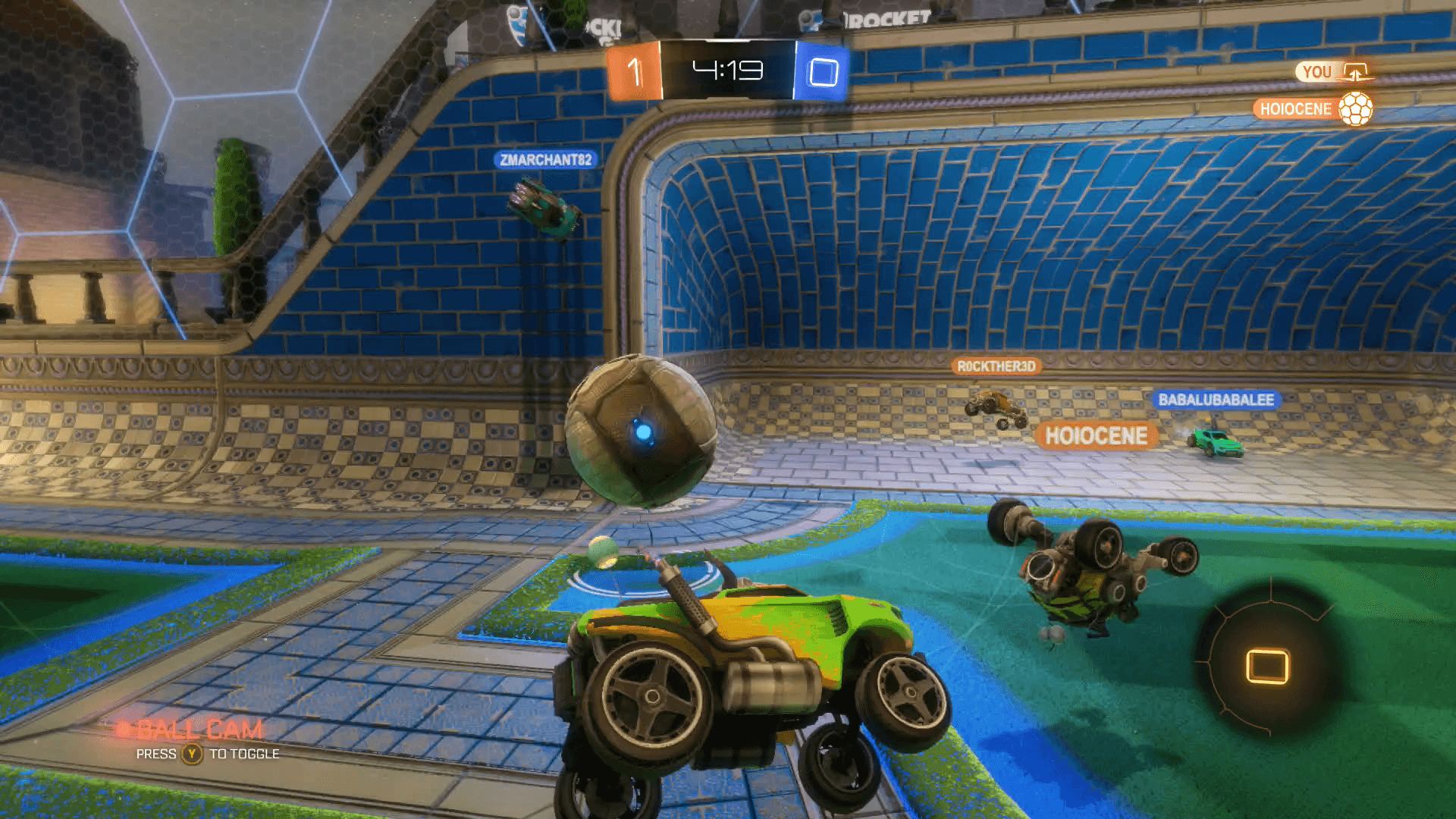Image resolution: width=1456 pixels, height=819 pixels.
Task: Toggle the YOU player indicator
Action: pos(1317,71)
